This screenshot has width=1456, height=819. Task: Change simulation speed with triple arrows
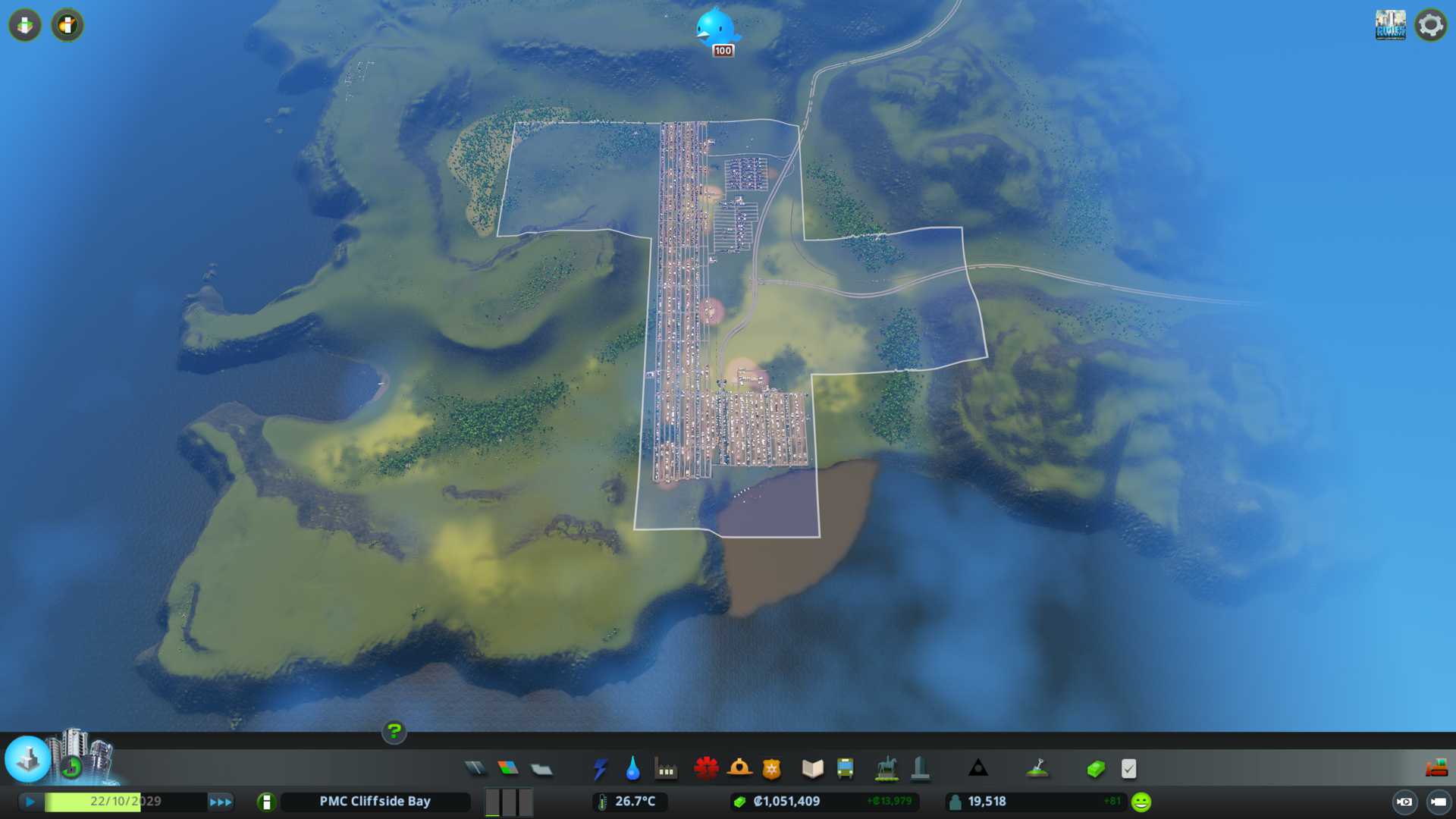coord(221,802)
